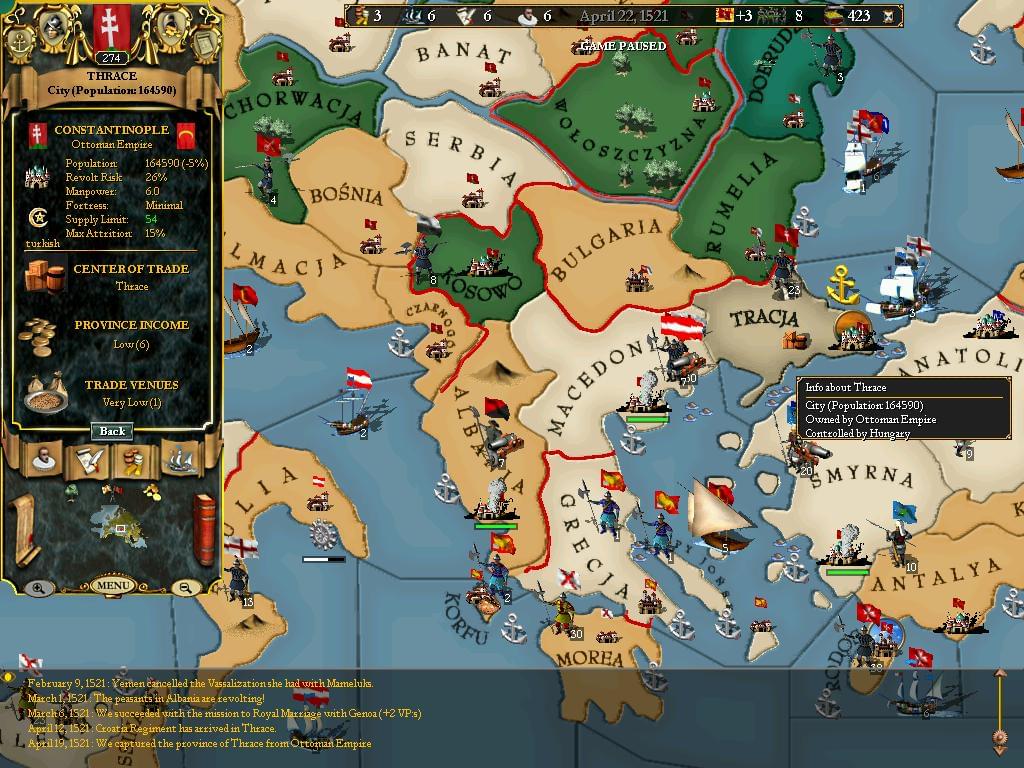Open the rolled parchment scroll

pyautogui.click(x=24, y=530)
